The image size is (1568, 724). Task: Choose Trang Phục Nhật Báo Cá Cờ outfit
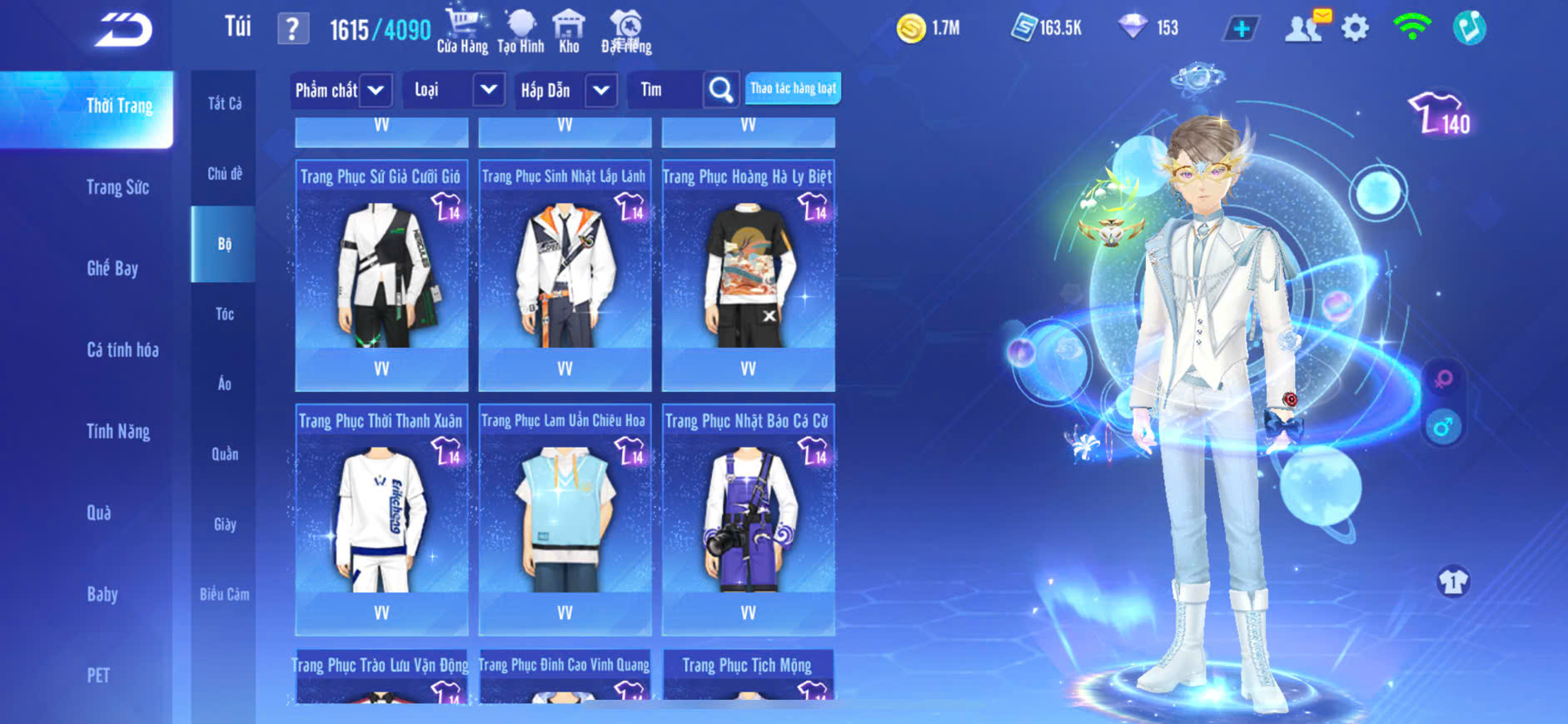pyautogui.click(x=748, y=519)
